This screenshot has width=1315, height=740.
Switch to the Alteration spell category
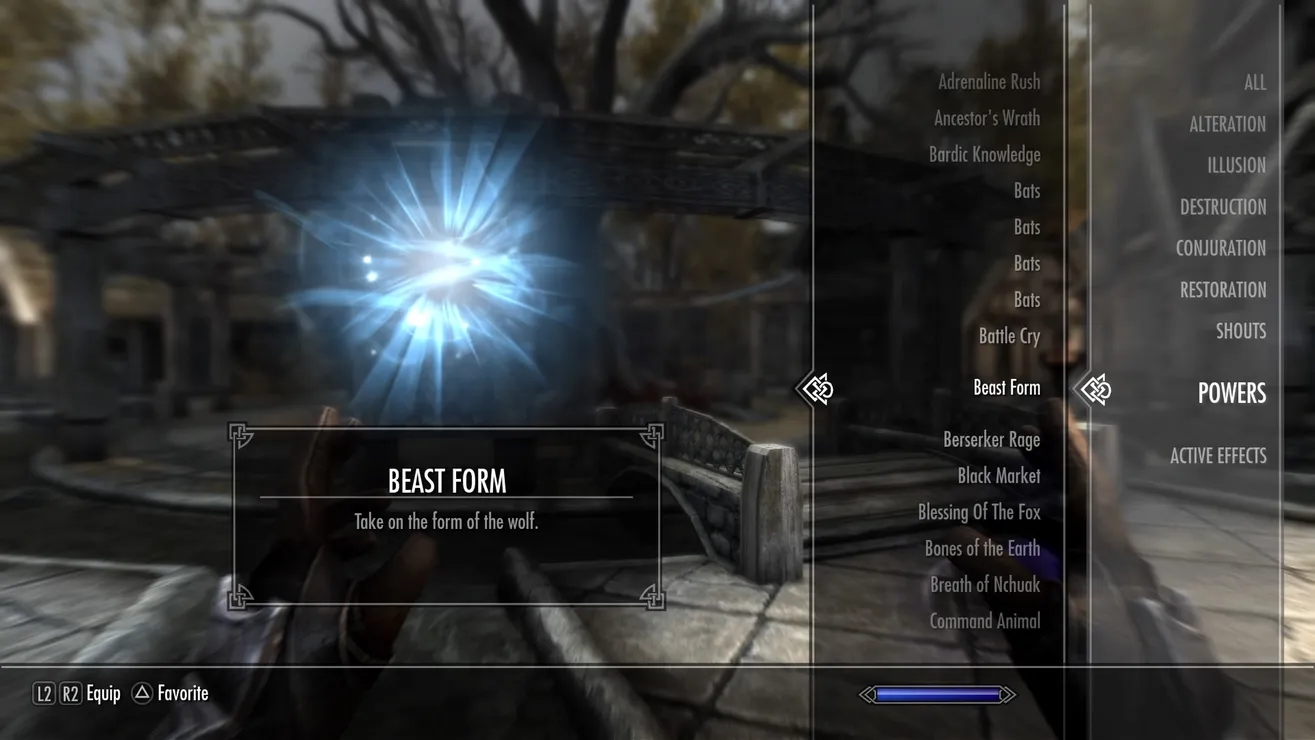pyautogui.click(x=1227, y=124)
